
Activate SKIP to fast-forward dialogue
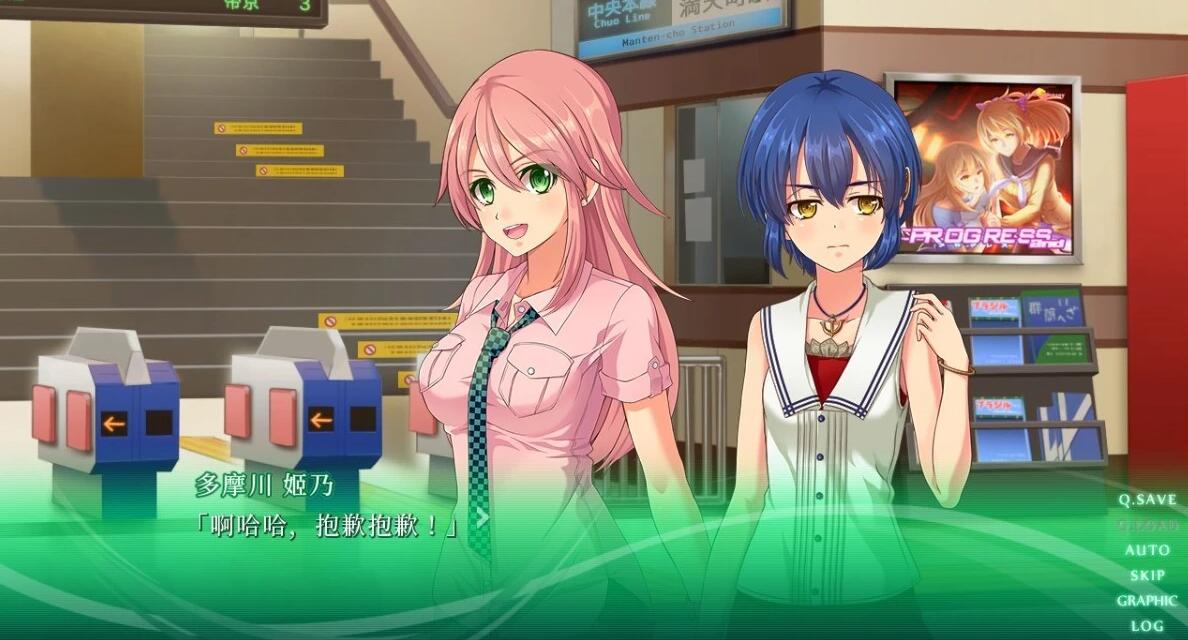pyautogui.click(x=1147, y=575)
